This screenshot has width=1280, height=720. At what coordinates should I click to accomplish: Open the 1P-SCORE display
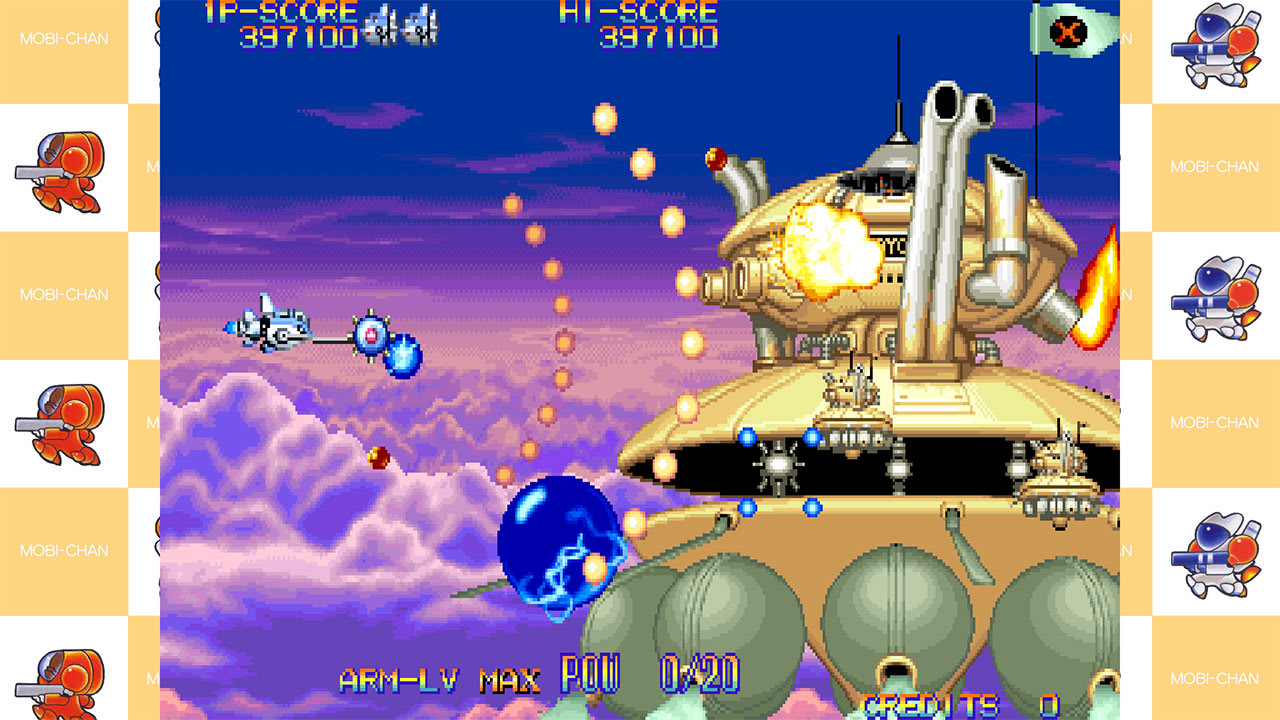pos(281,13)
